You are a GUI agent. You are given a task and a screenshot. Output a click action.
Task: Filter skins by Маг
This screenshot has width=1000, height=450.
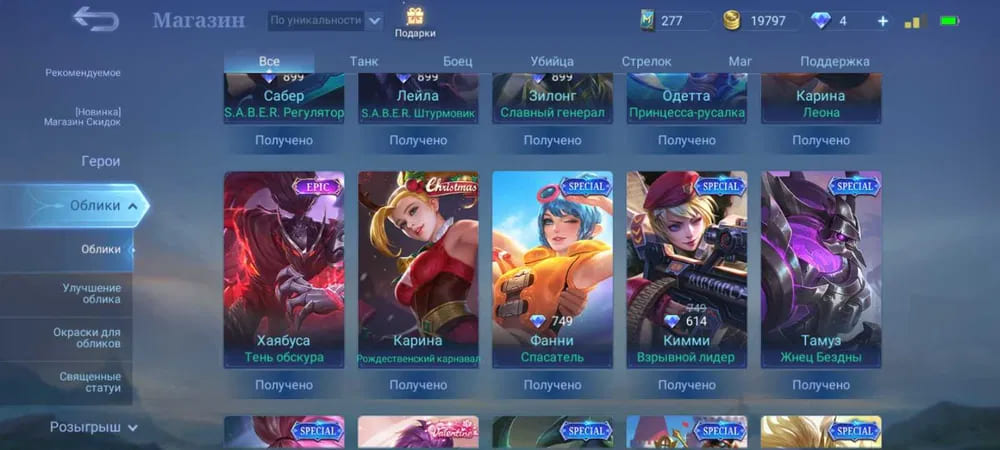(x=740, y=62)
